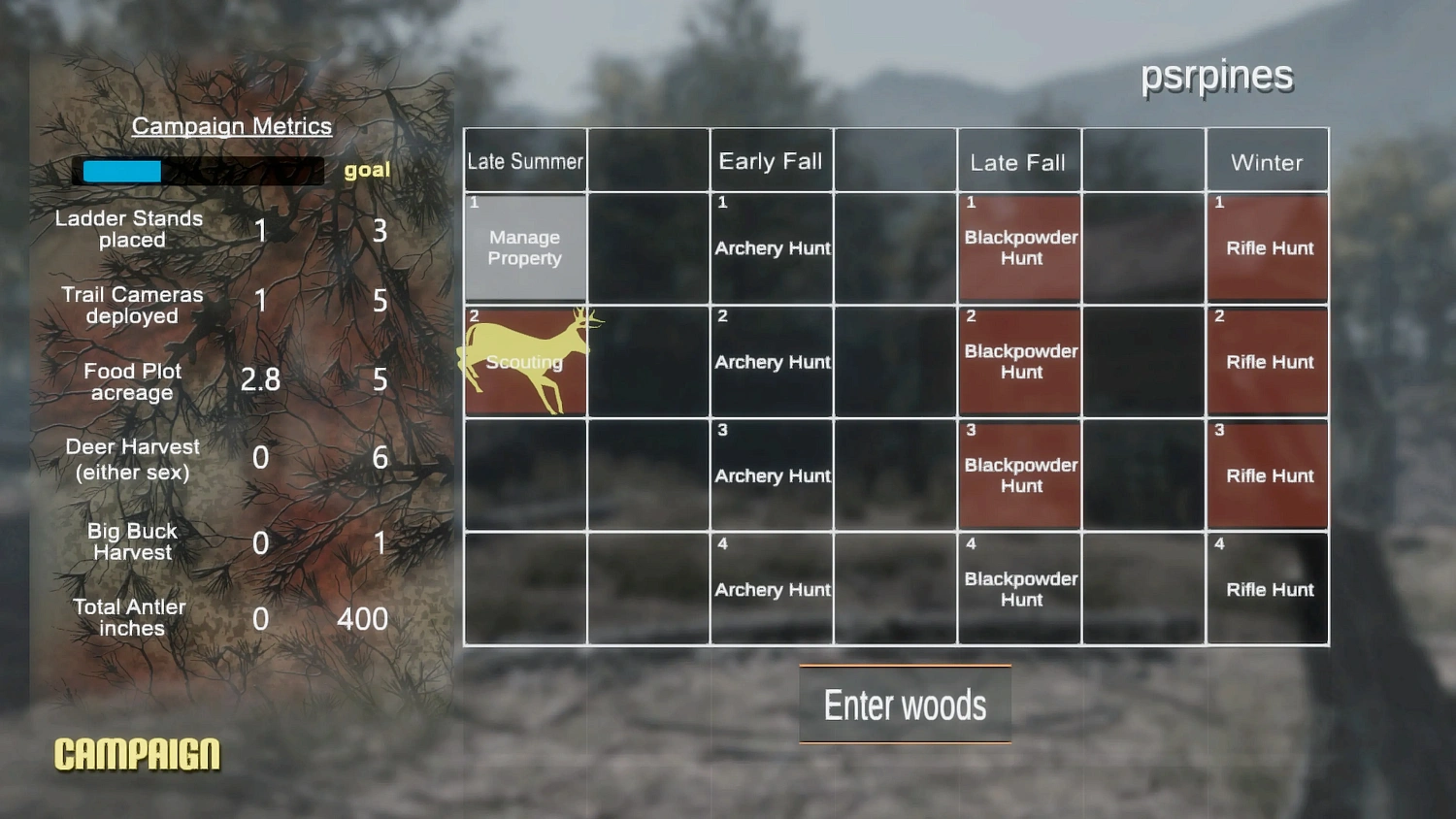1456x819 pixels.
Task: Select Archery Hunt in slot 4
Action: [x=772, y=589]
